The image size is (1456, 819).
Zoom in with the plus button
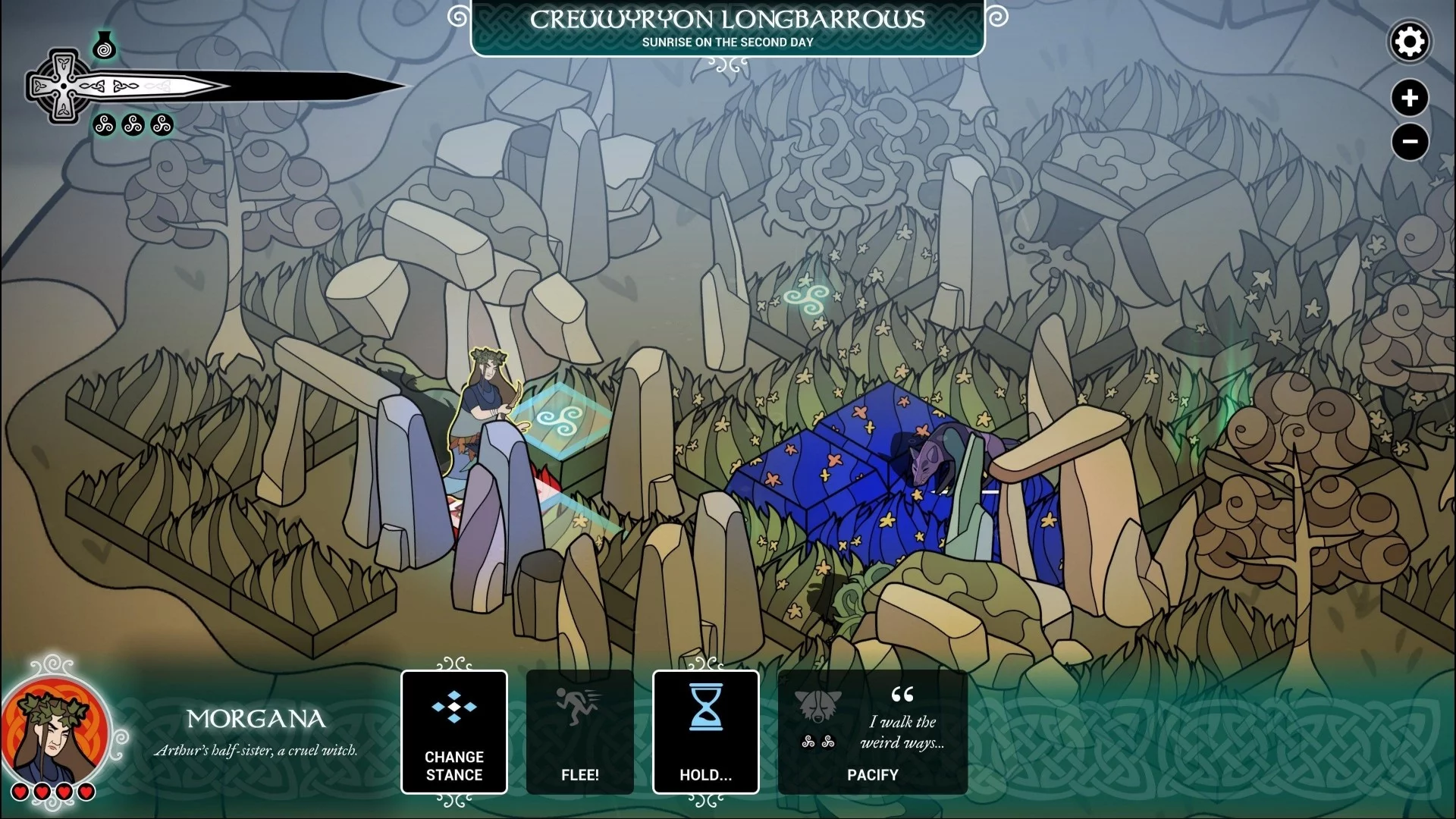(x=1409, y=98)
